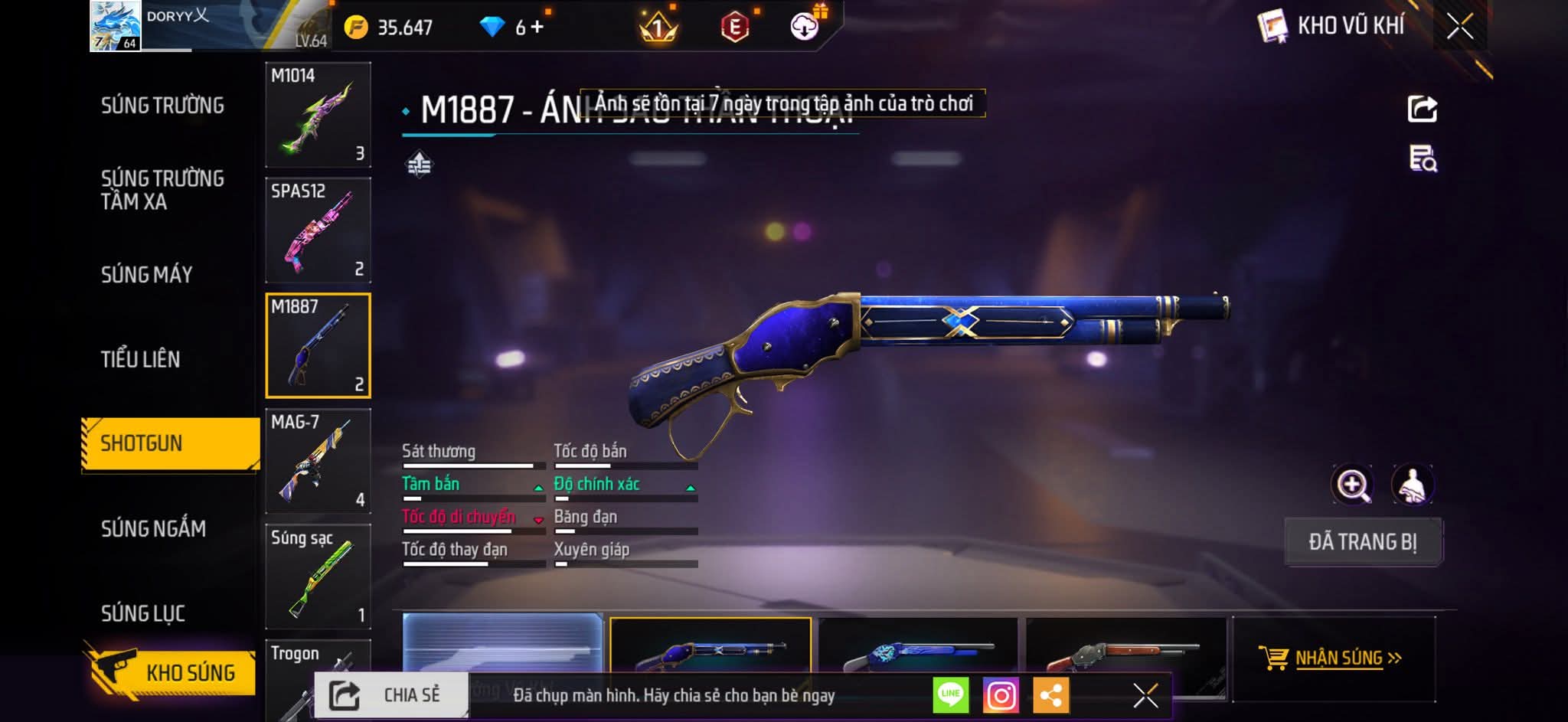Select the M1014 shotgun slot
1568x722 pixels.
pos(318,115)
